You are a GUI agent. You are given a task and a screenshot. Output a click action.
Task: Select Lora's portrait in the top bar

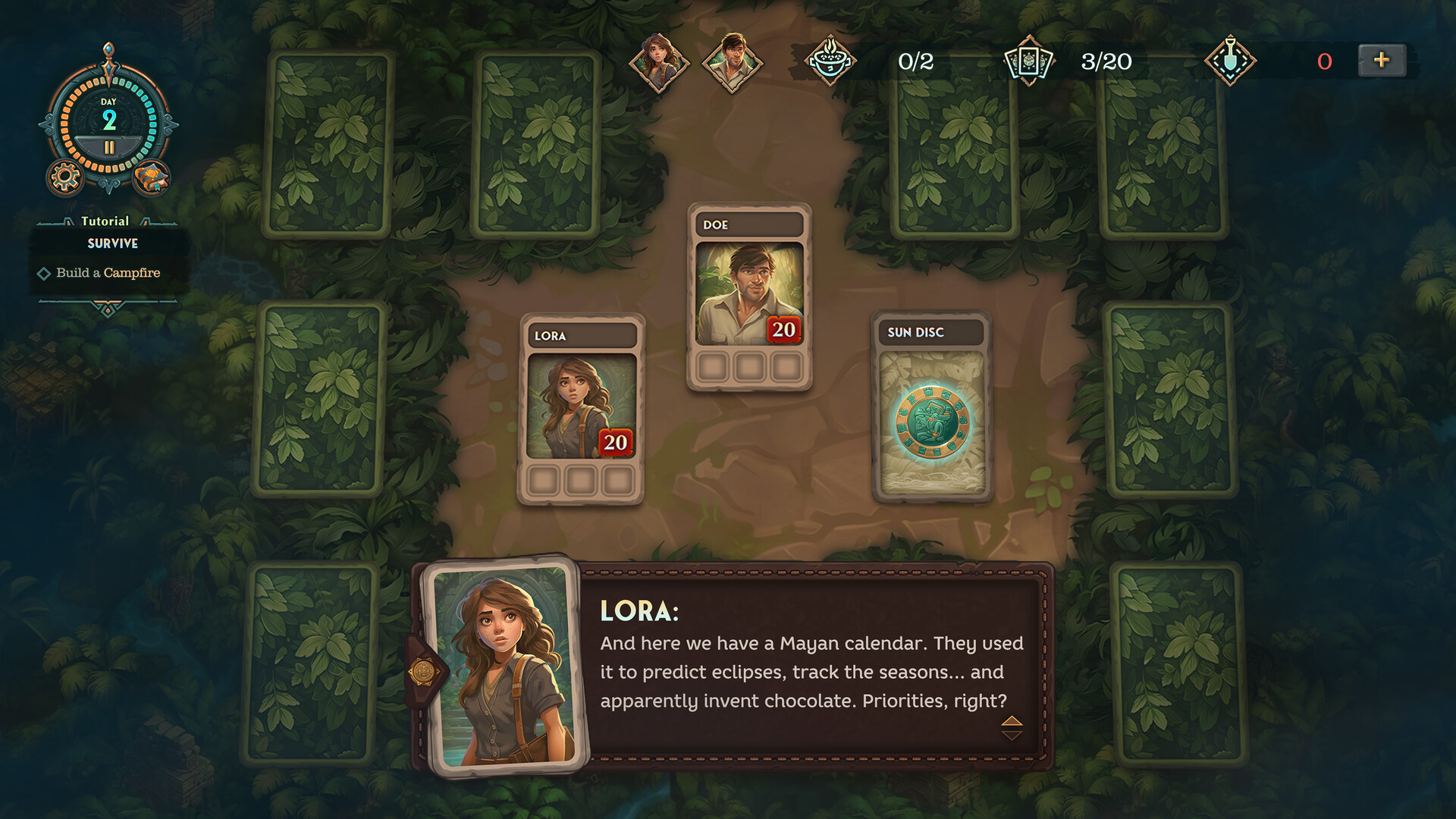click(x=659, y=62)
